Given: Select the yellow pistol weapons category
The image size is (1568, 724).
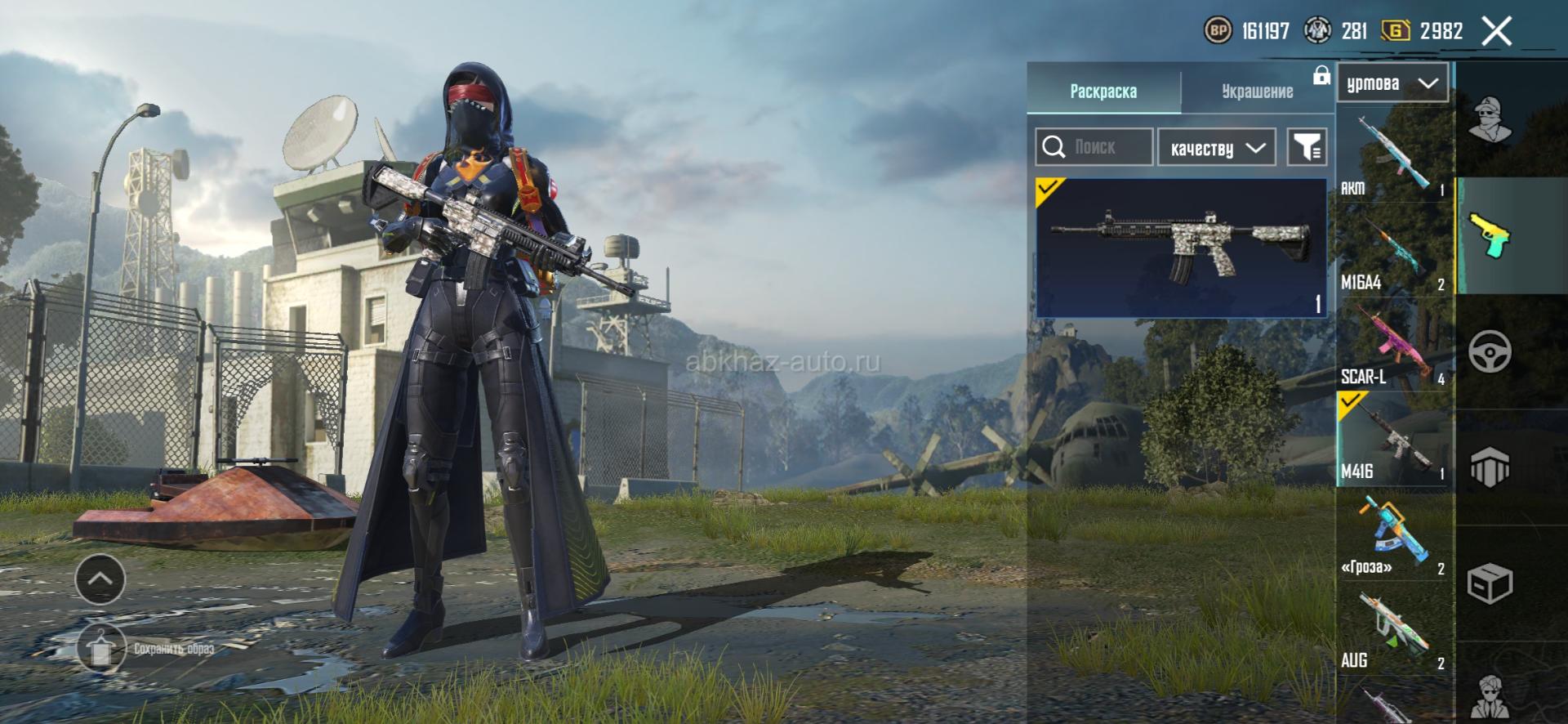Looking at the screenshot, I should pos(1490,235).
